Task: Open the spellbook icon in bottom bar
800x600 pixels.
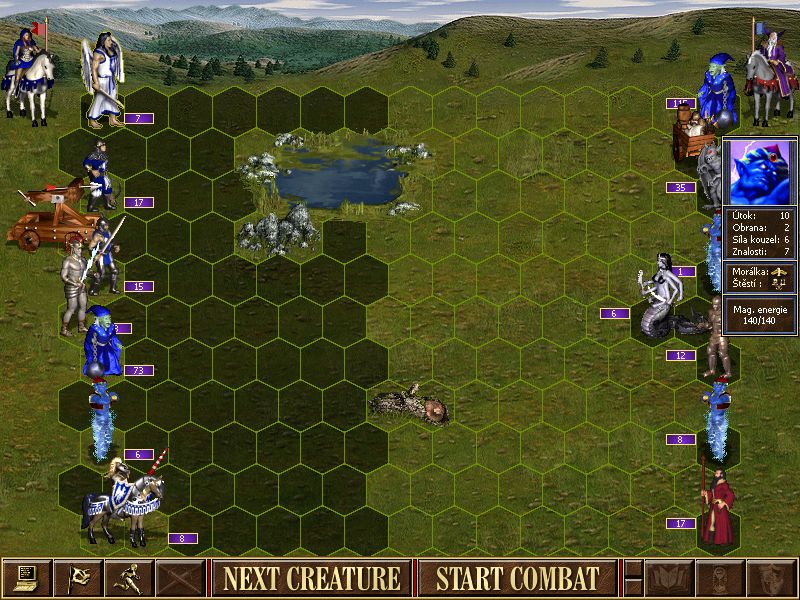Action: point(669,577)
